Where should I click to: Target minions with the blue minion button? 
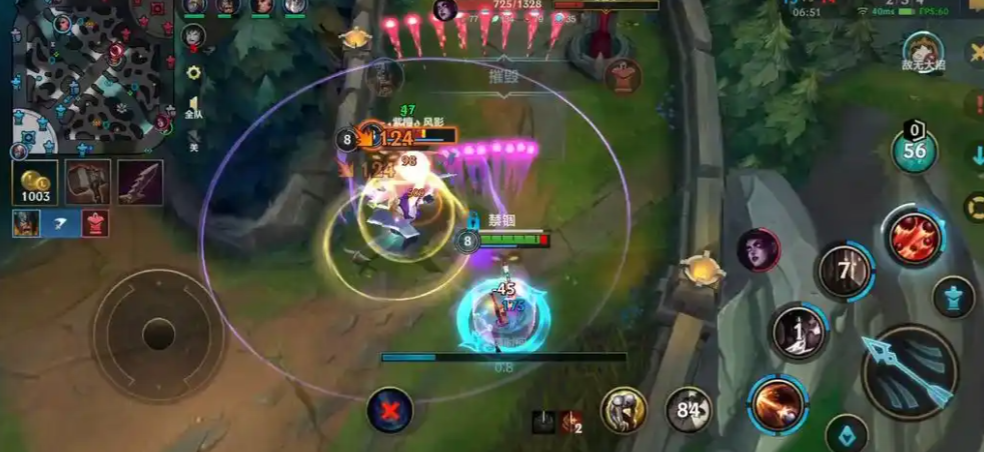[x=953, y=297]
